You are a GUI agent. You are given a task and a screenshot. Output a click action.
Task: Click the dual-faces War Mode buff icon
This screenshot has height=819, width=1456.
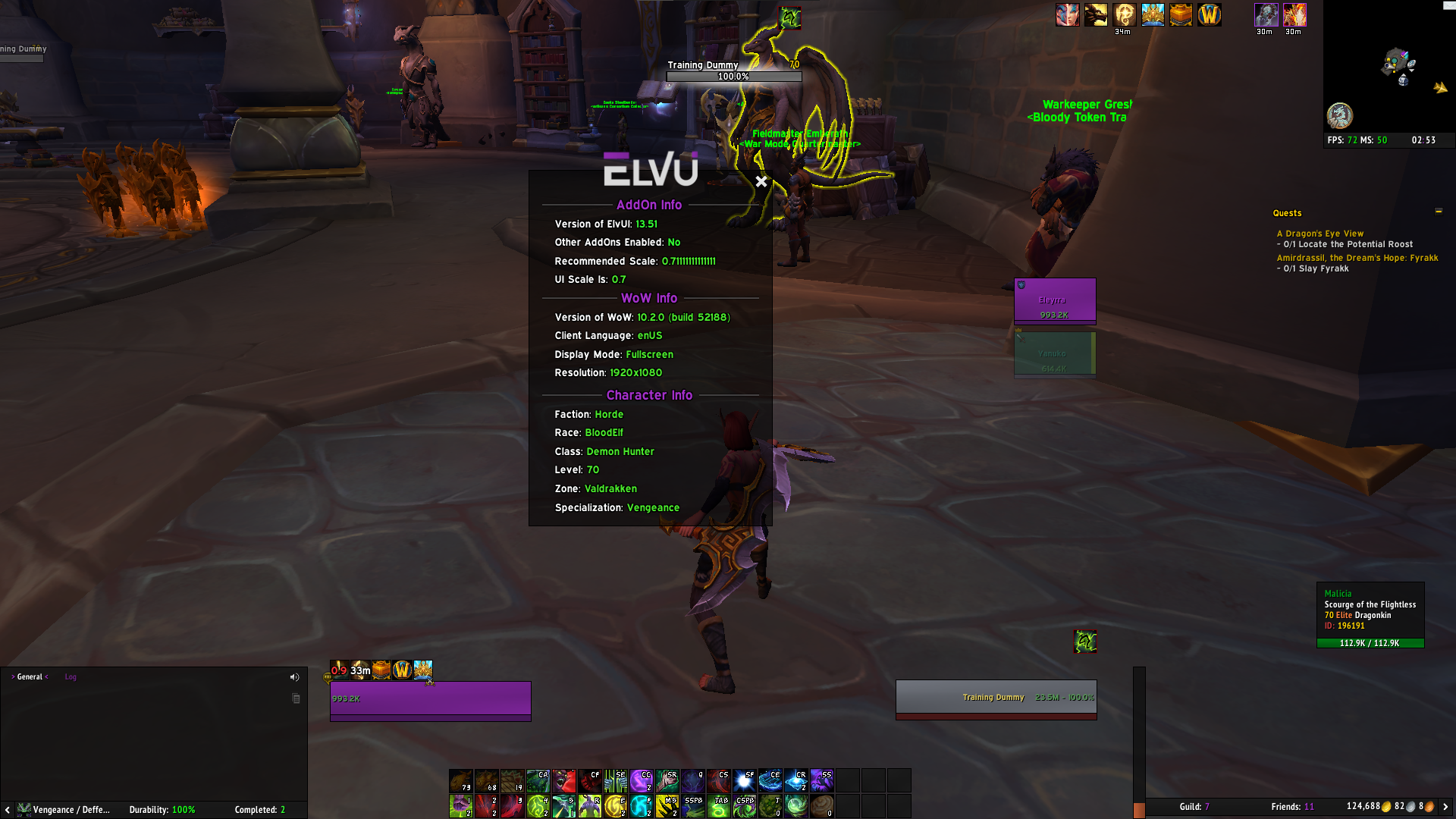tap(1068, 14)
